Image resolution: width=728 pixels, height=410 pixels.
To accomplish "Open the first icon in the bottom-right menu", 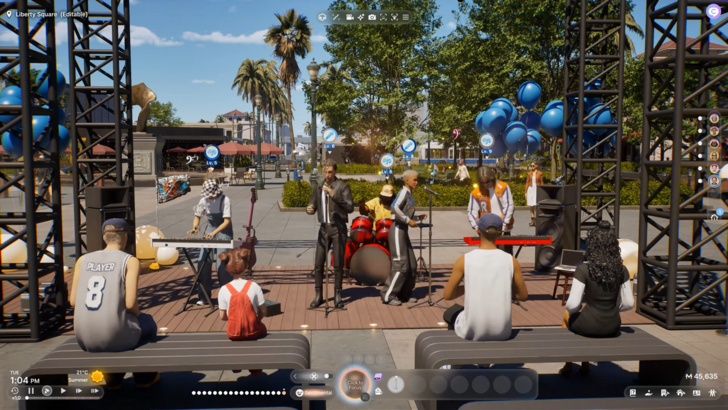I will click(632, 393).
